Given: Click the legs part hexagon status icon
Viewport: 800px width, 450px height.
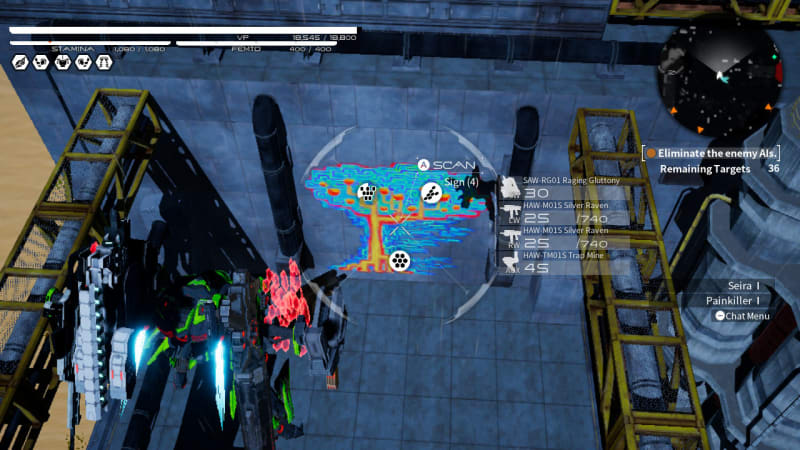Looking at the screenshot, I should tap(104, 62).
